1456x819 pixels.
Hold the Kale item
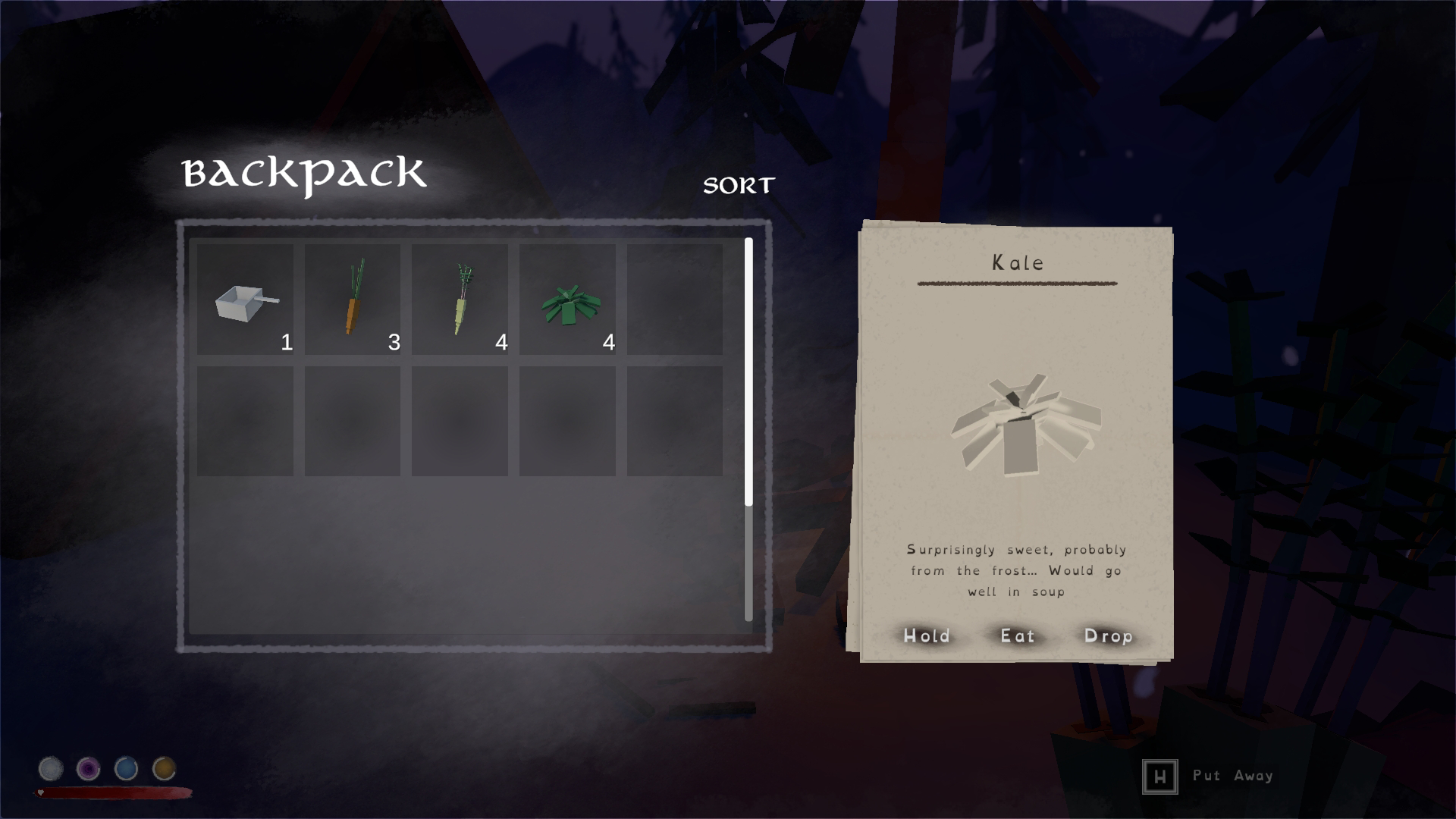pos(927,636)
